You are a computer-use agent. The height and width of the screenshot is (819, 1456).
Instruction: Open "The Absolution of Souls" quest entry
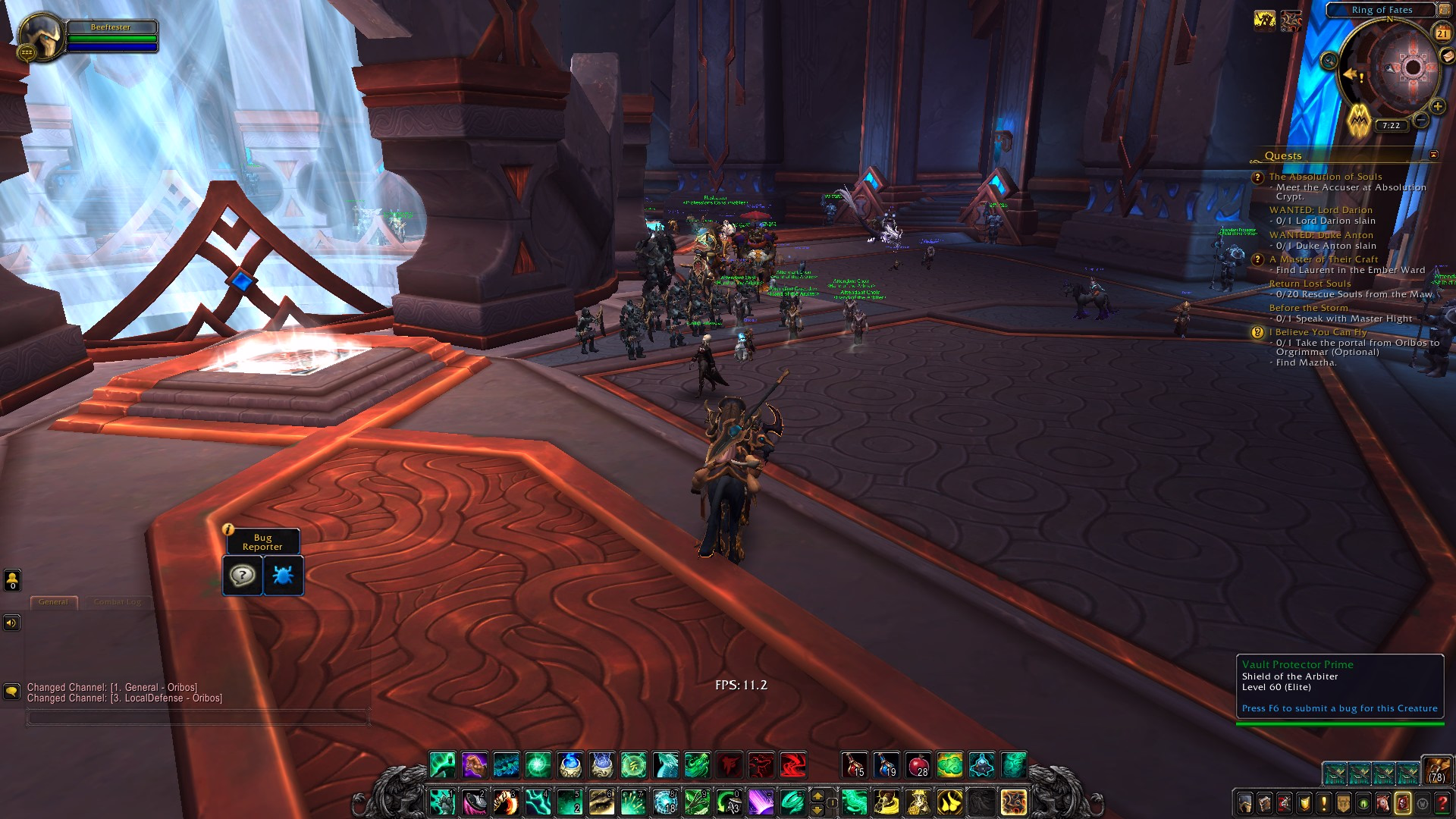pyautogui.click(x=1325, y=177)
